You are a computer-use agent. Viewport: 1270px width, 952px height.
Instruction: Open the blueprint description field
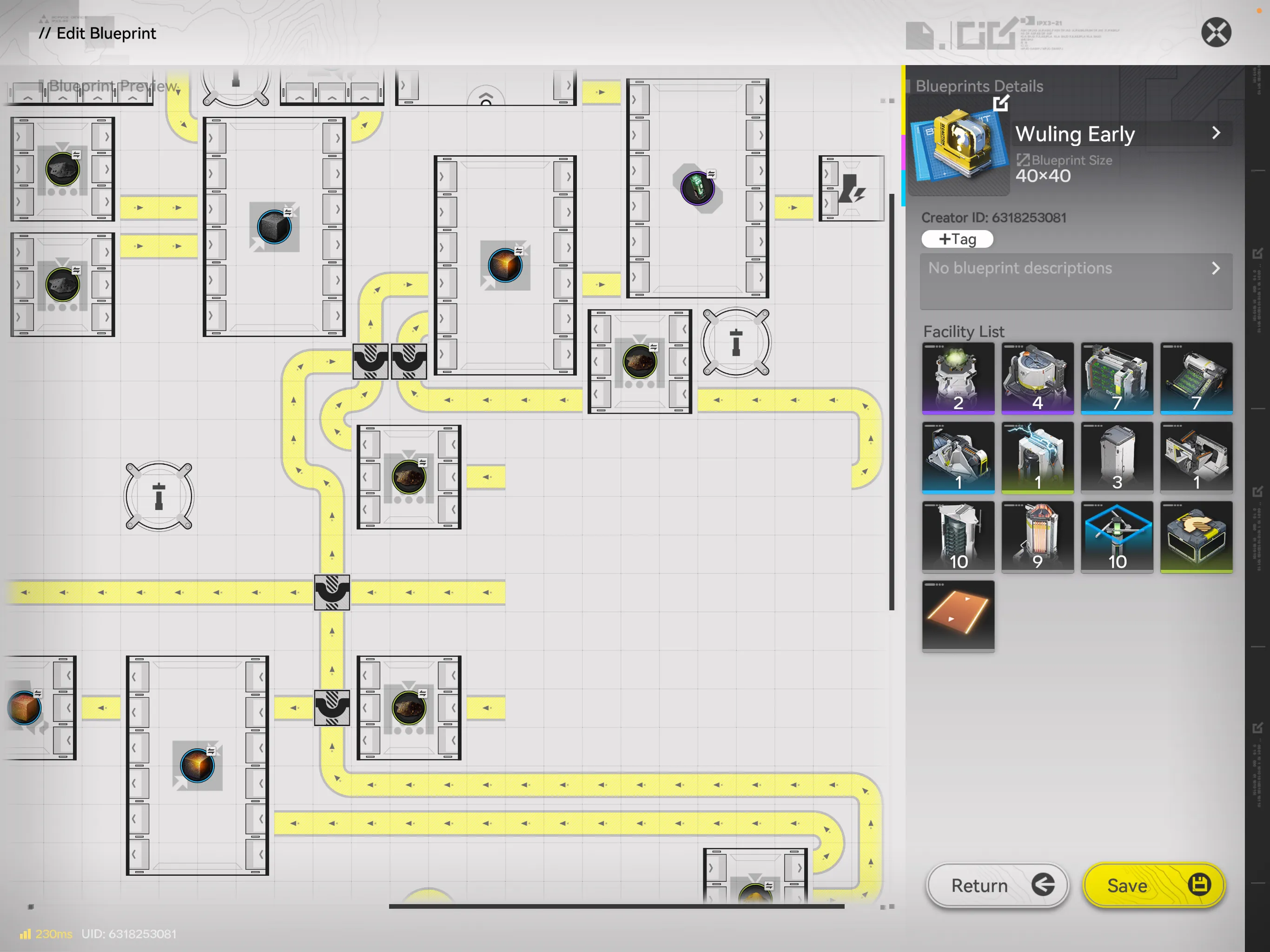tap(1075, 281)
